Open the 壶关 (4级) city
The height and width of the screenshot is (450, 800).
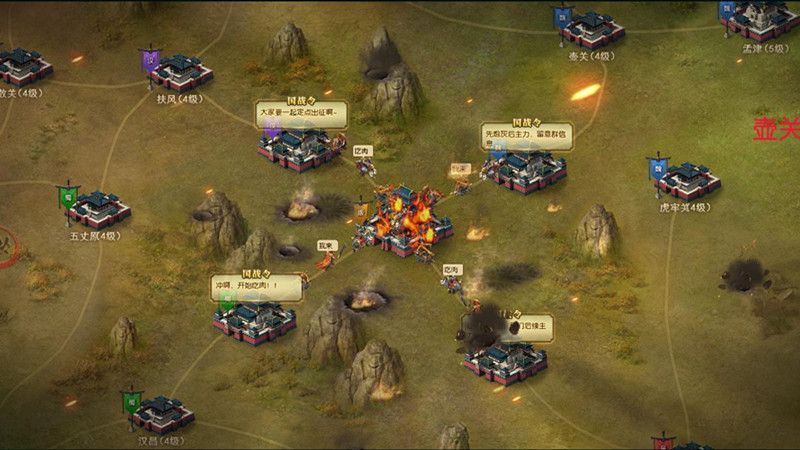[x=592, y=29]
